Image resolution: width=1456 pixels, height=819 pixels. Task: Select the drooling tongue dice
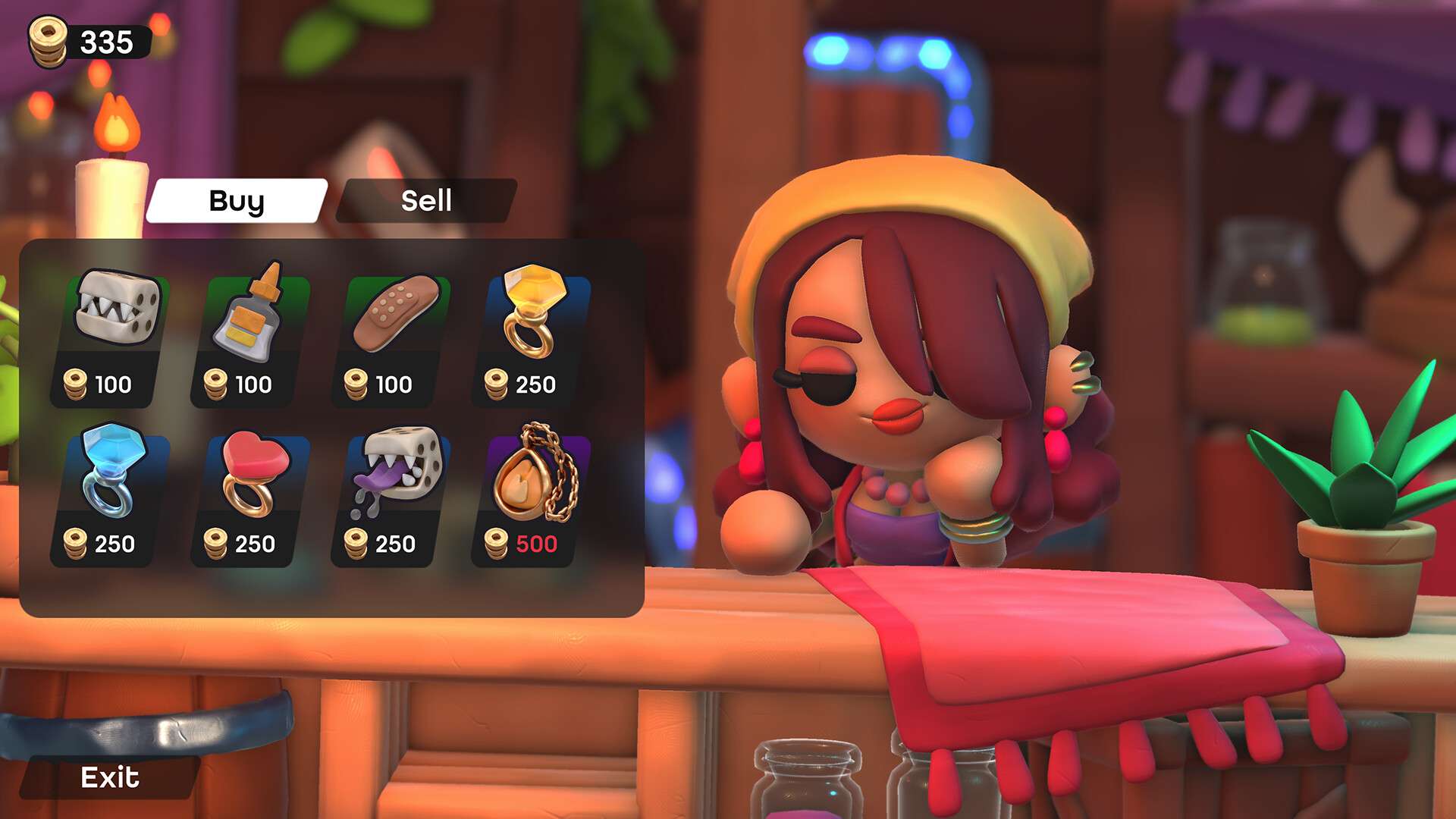pos(392,497)
